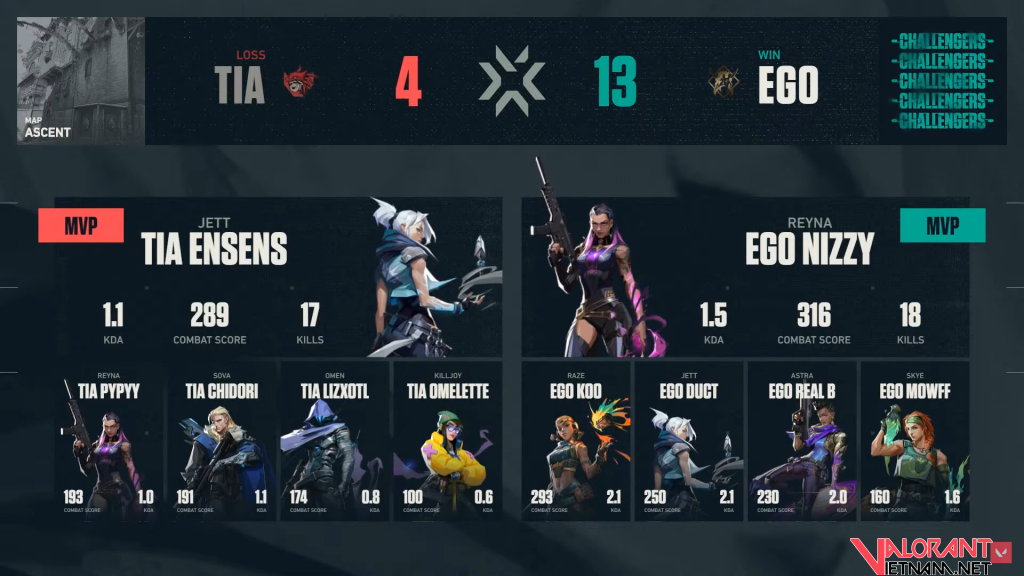Select the TIA PYPYY player card

[108, 440]
